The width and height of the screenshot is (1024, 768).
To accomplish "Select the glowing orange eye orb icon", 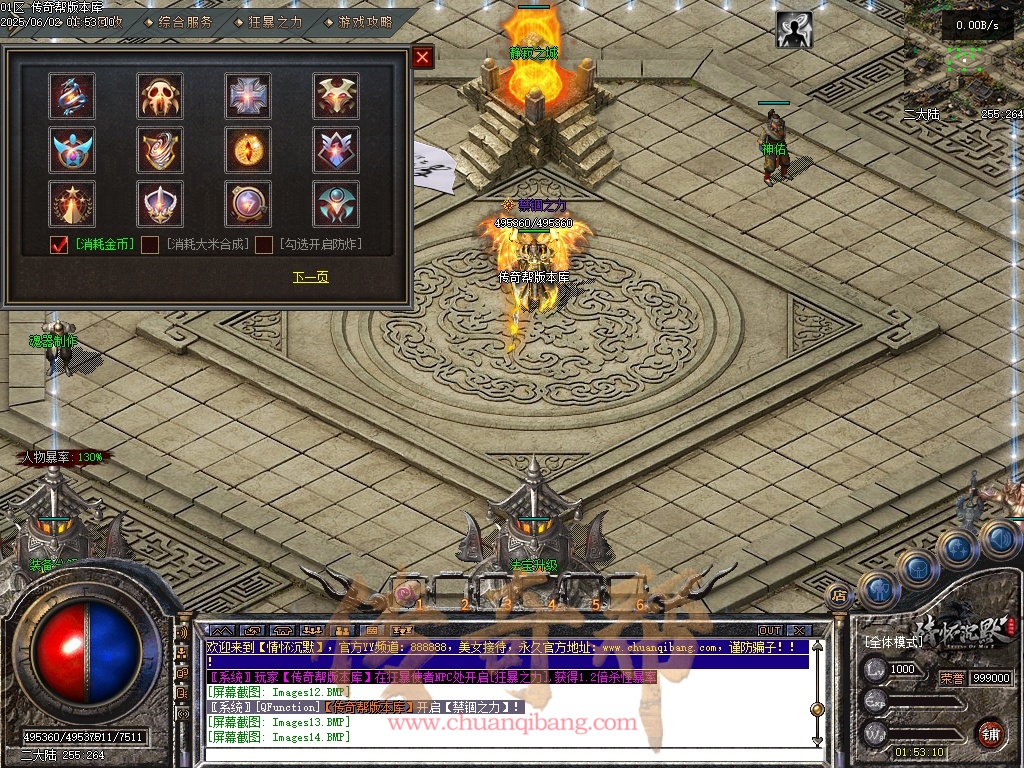I will coord(247,150).
